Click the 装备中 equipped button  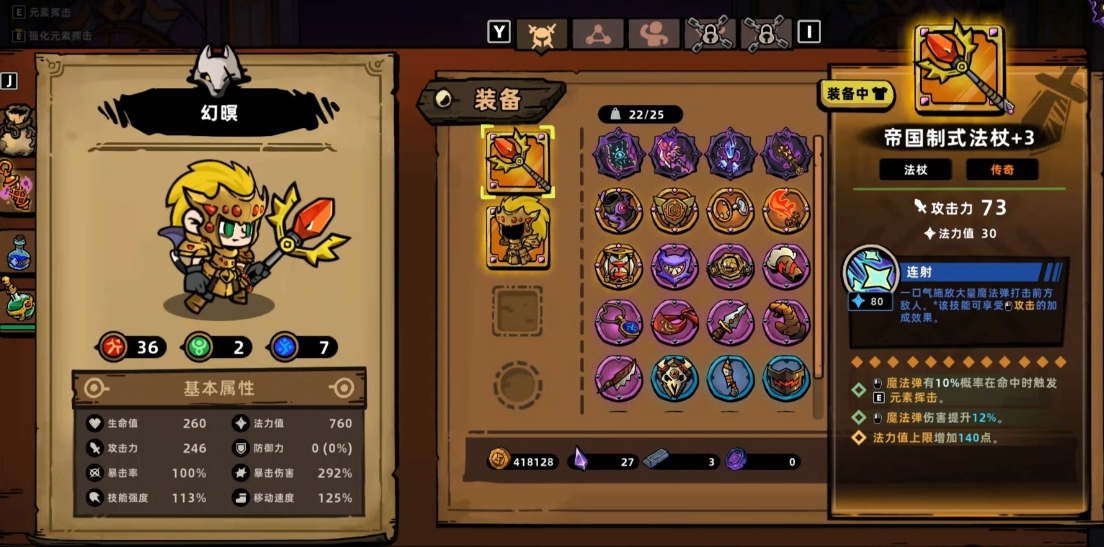coord(857,93)
